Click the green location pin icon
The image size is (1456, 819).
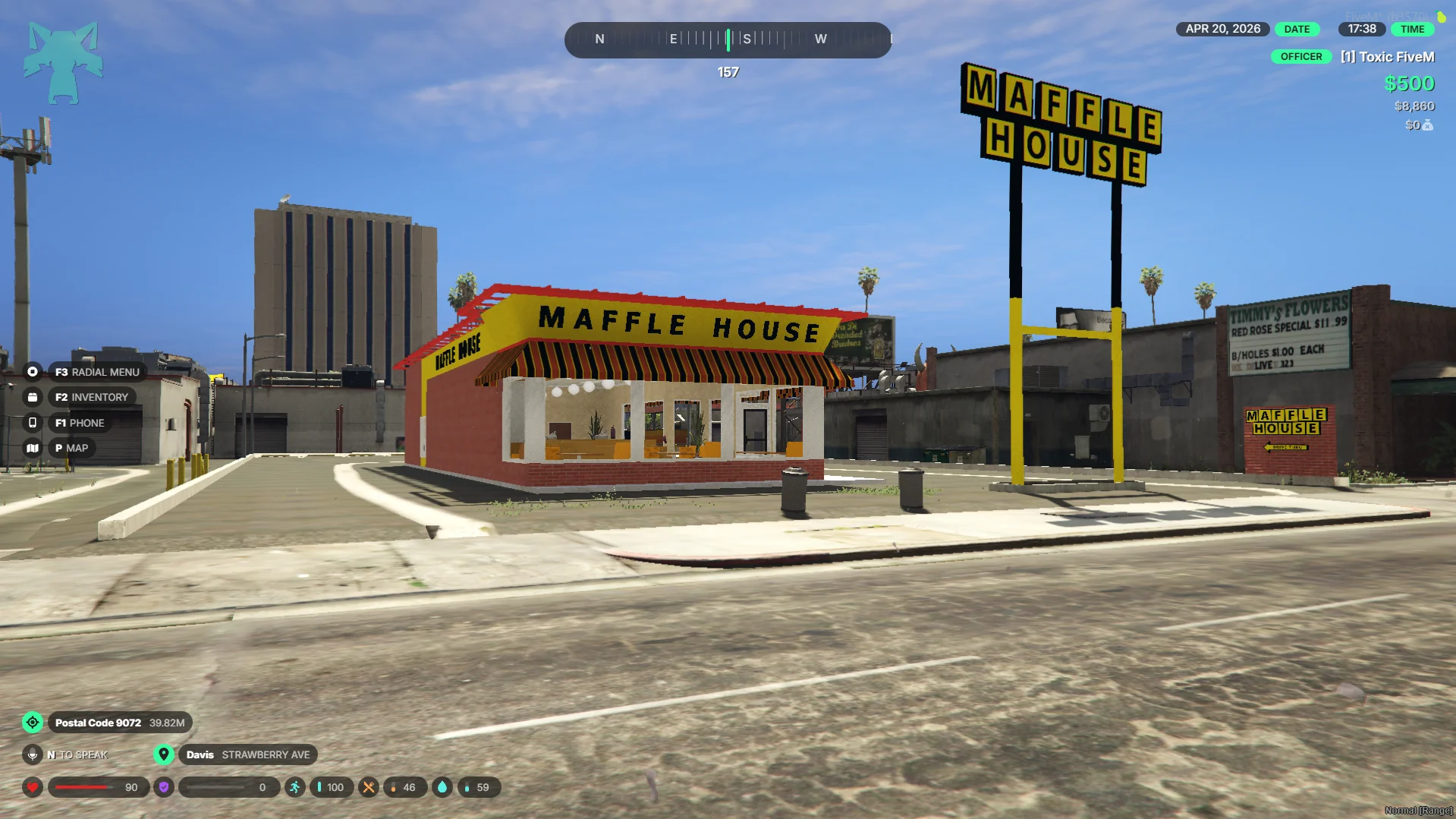point(164,754)
